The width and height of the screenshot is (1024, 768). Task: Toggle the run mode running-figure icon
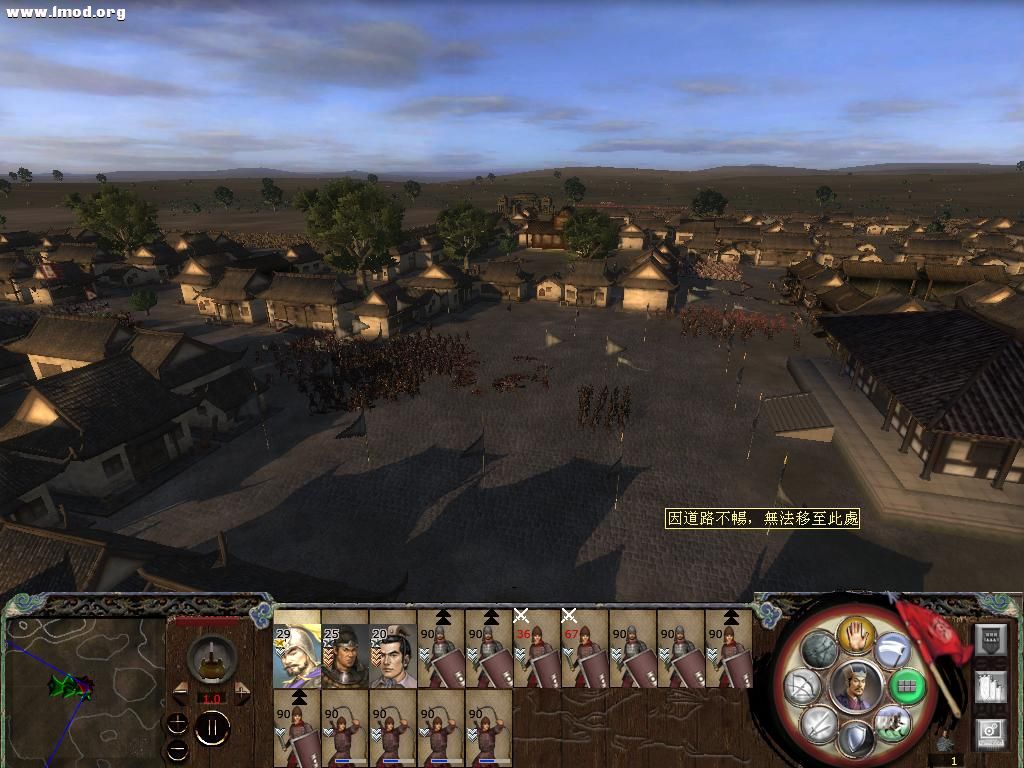click(891, 721)
